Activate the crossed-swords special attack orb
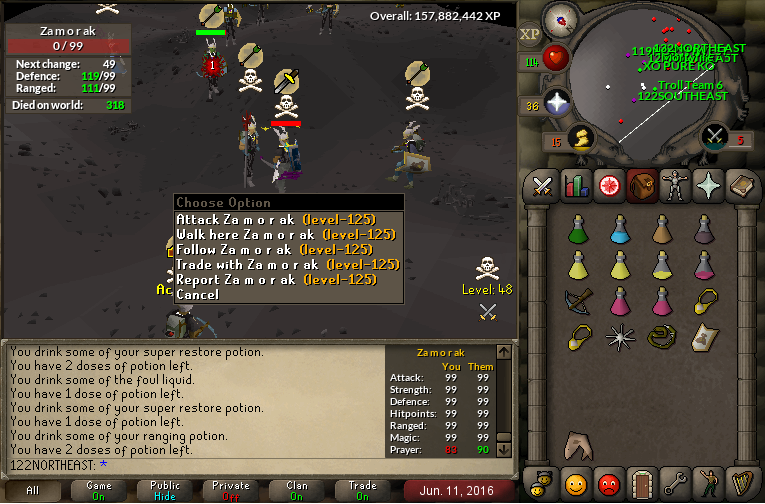The height and width of the screenshot is (504, 765). coord(714,137)
